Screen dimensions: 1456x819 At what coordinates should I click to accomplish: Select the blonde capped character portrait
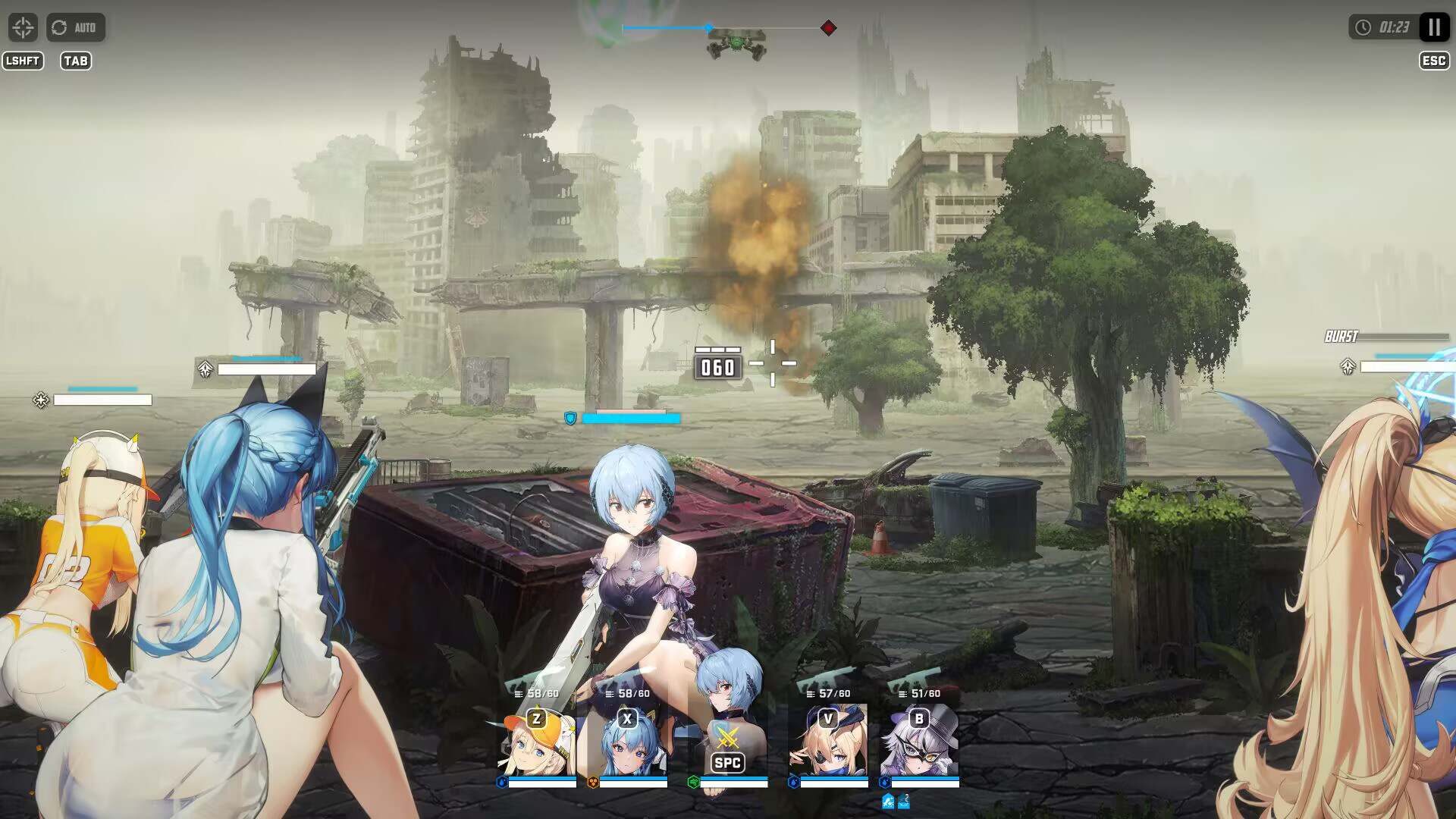tap(537, 742)
